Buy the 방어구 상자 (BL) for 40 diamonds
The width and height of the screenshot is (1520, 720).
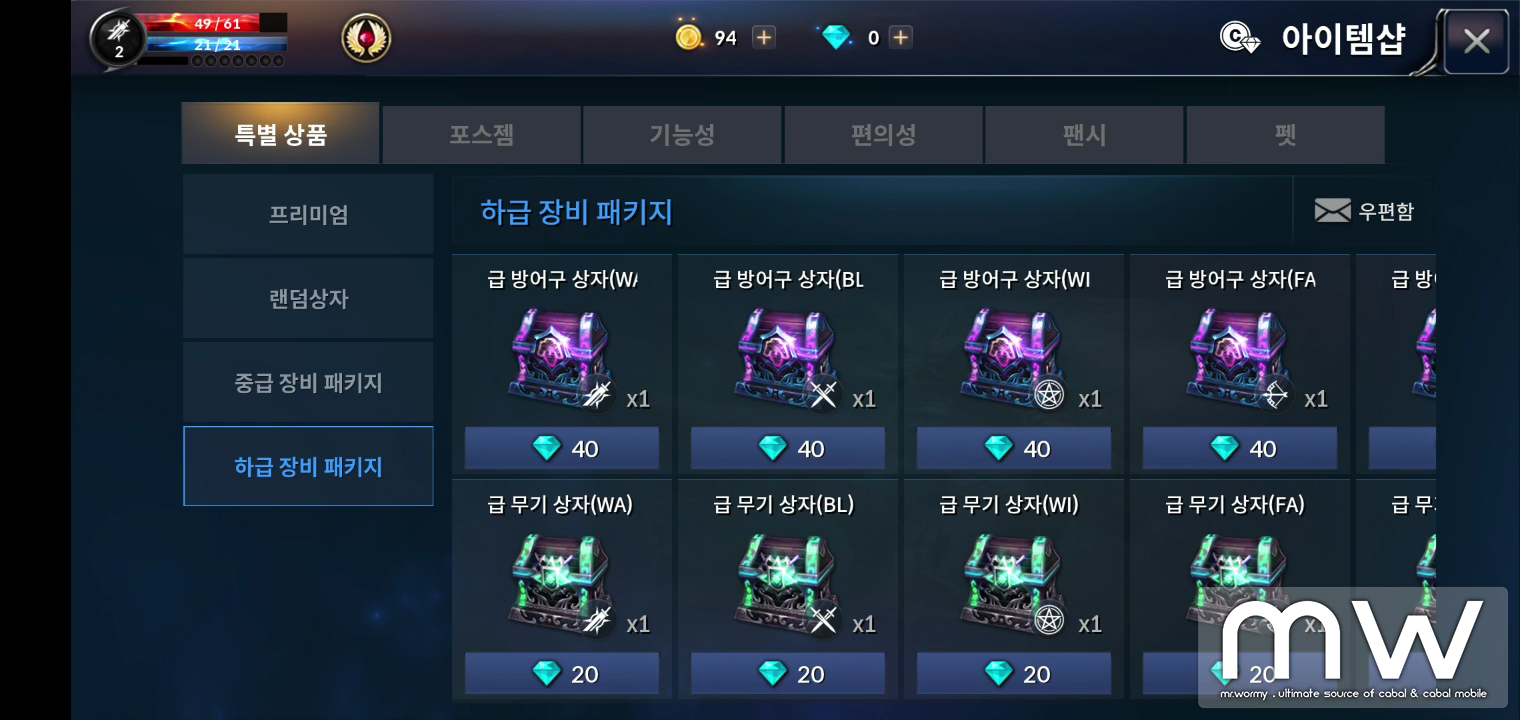click(x=788, y=449)
